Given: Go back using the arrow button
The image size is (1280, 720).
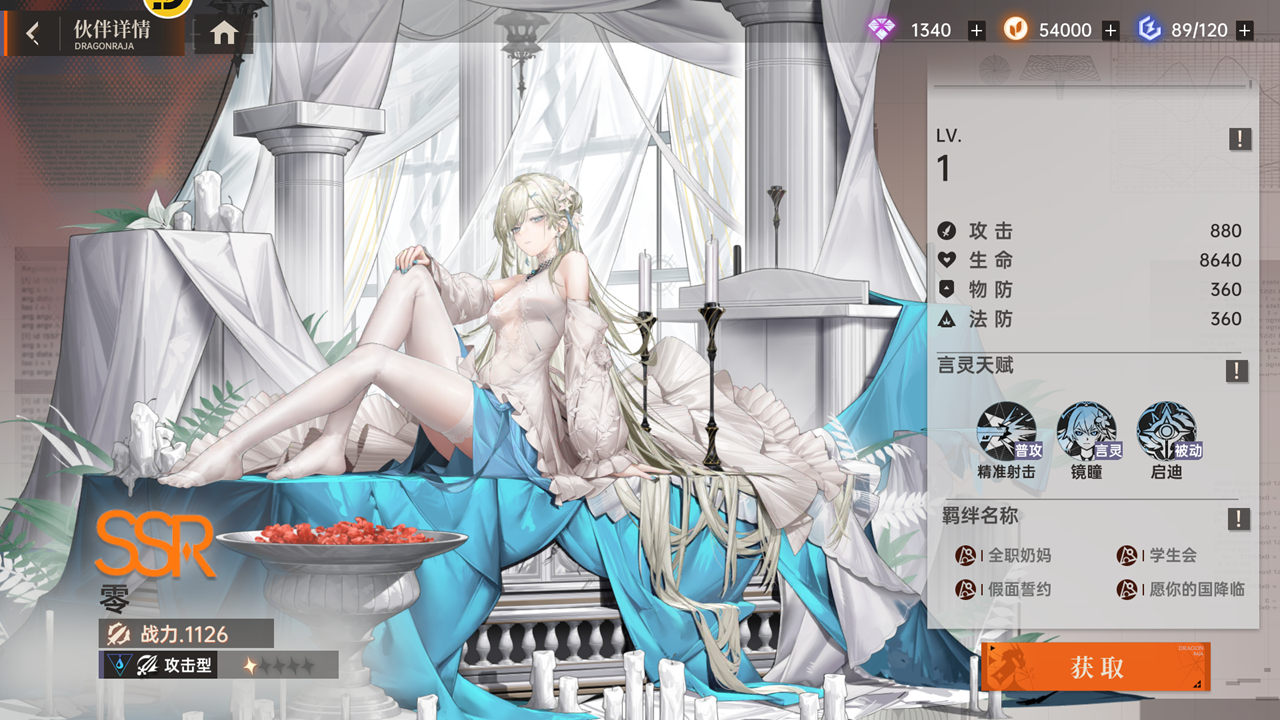Looking at the screenshot, I should pos(33,33).
